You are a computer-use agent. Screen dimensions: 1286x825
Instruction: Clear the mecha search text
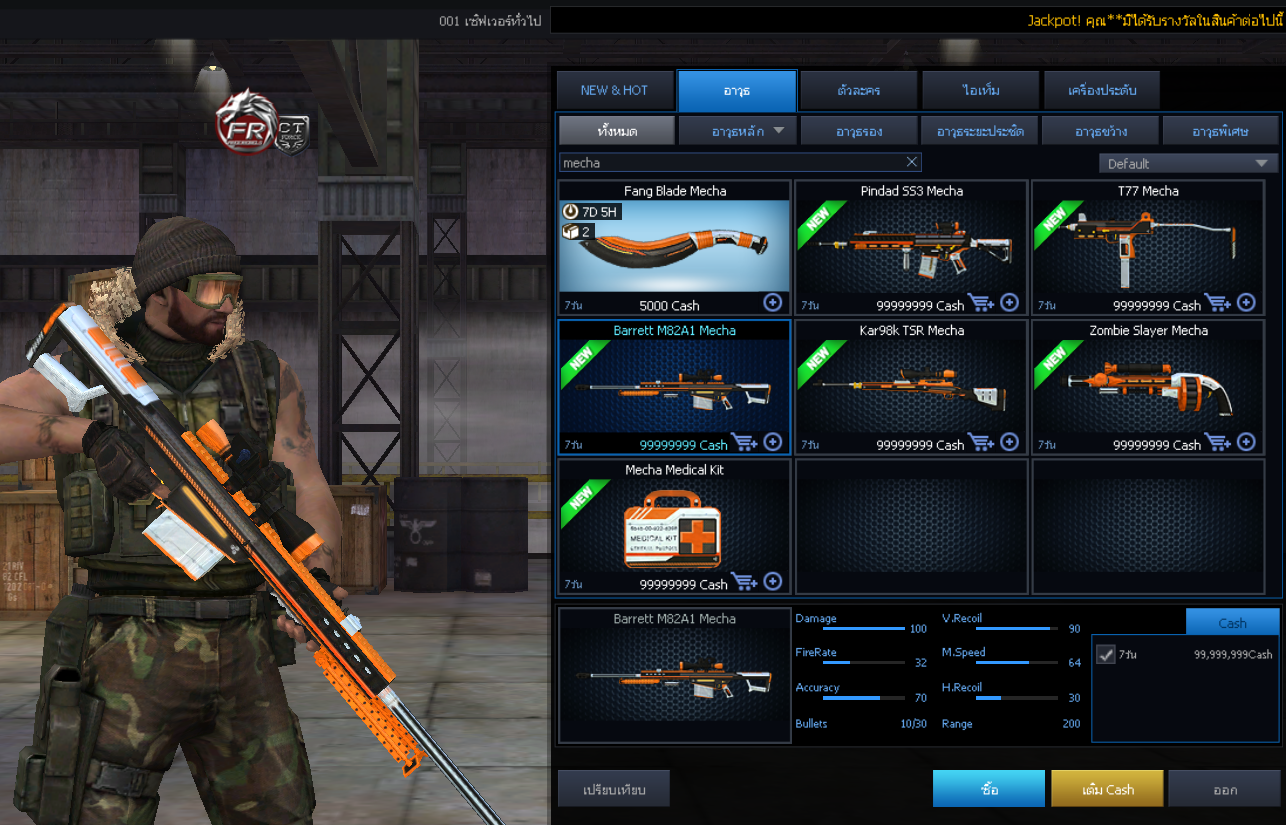[x=911, y=162]
